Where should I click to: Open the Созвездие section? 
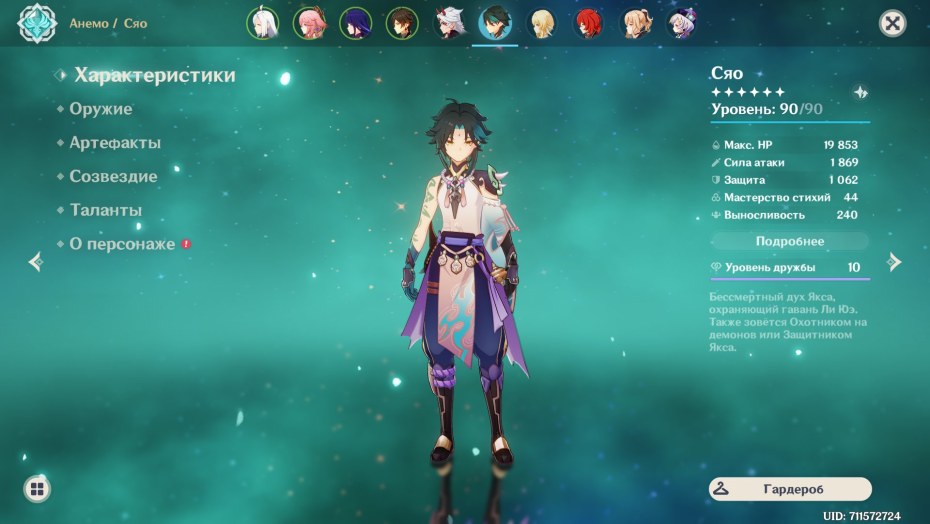113,177
